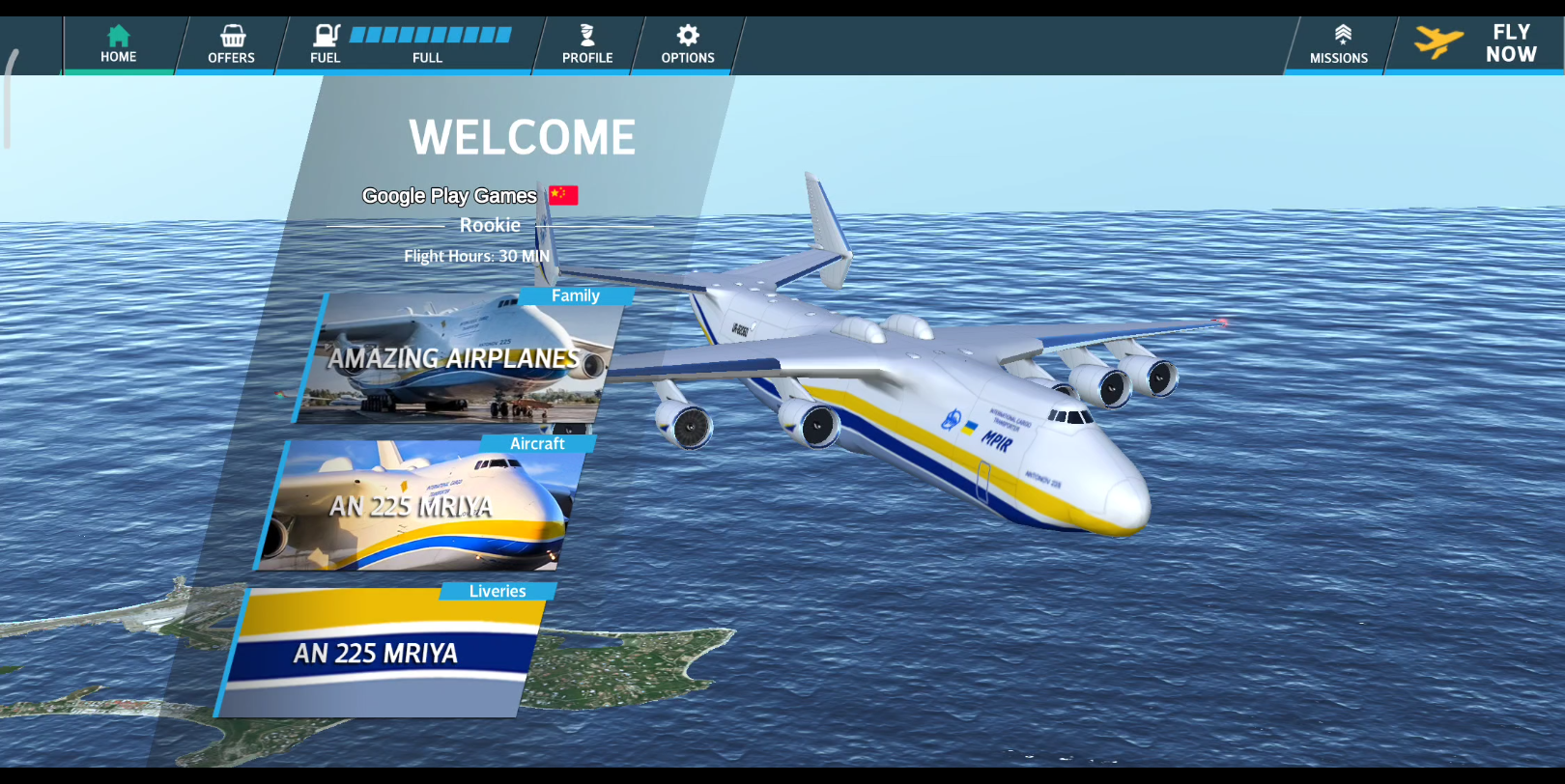This screenshot has height=784, width=1565.
Task: Open the Missions menu
Action: click(1339, 45)
